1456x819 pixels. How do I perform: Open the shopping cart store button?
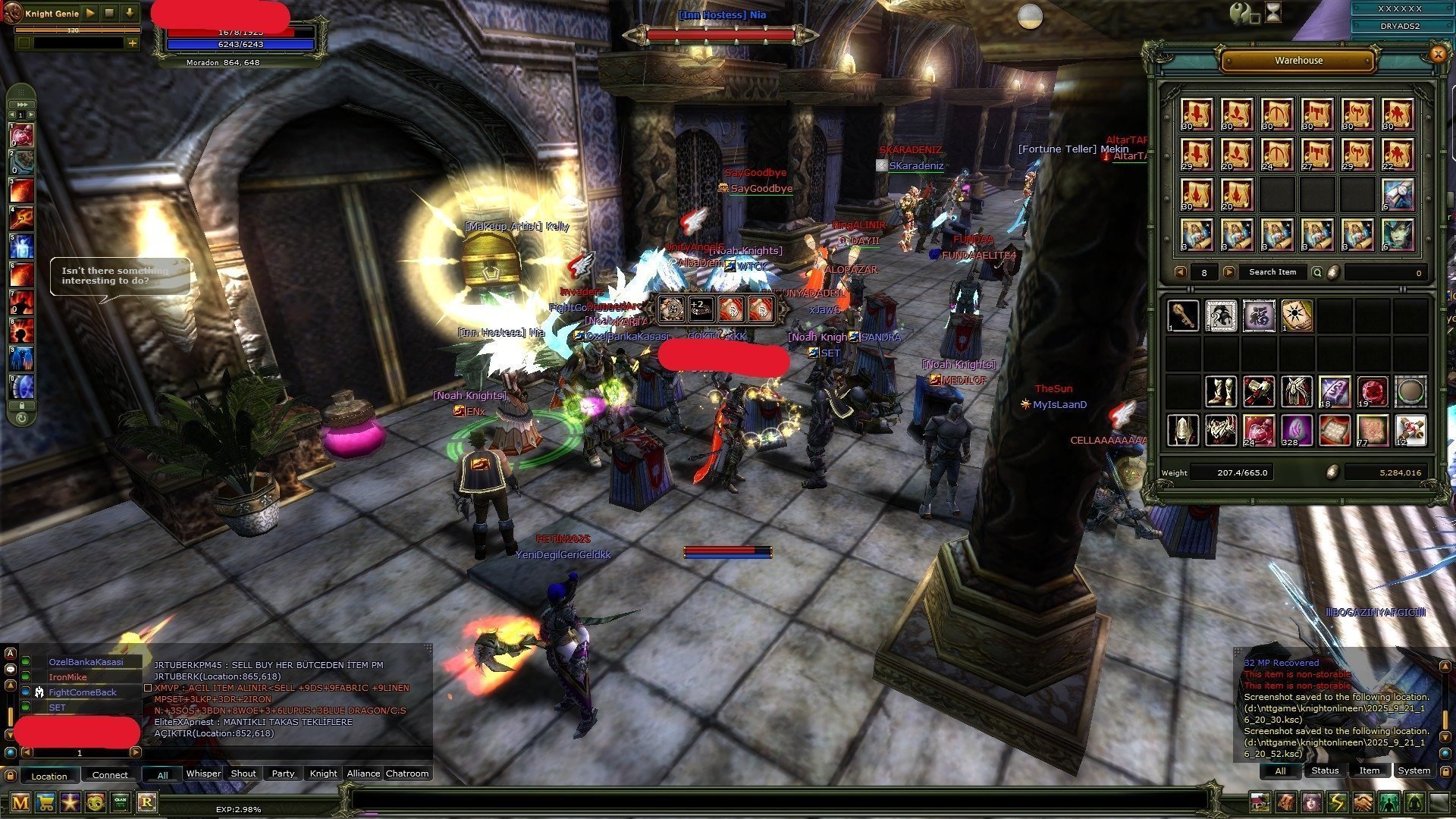click(x=45, y=802)
